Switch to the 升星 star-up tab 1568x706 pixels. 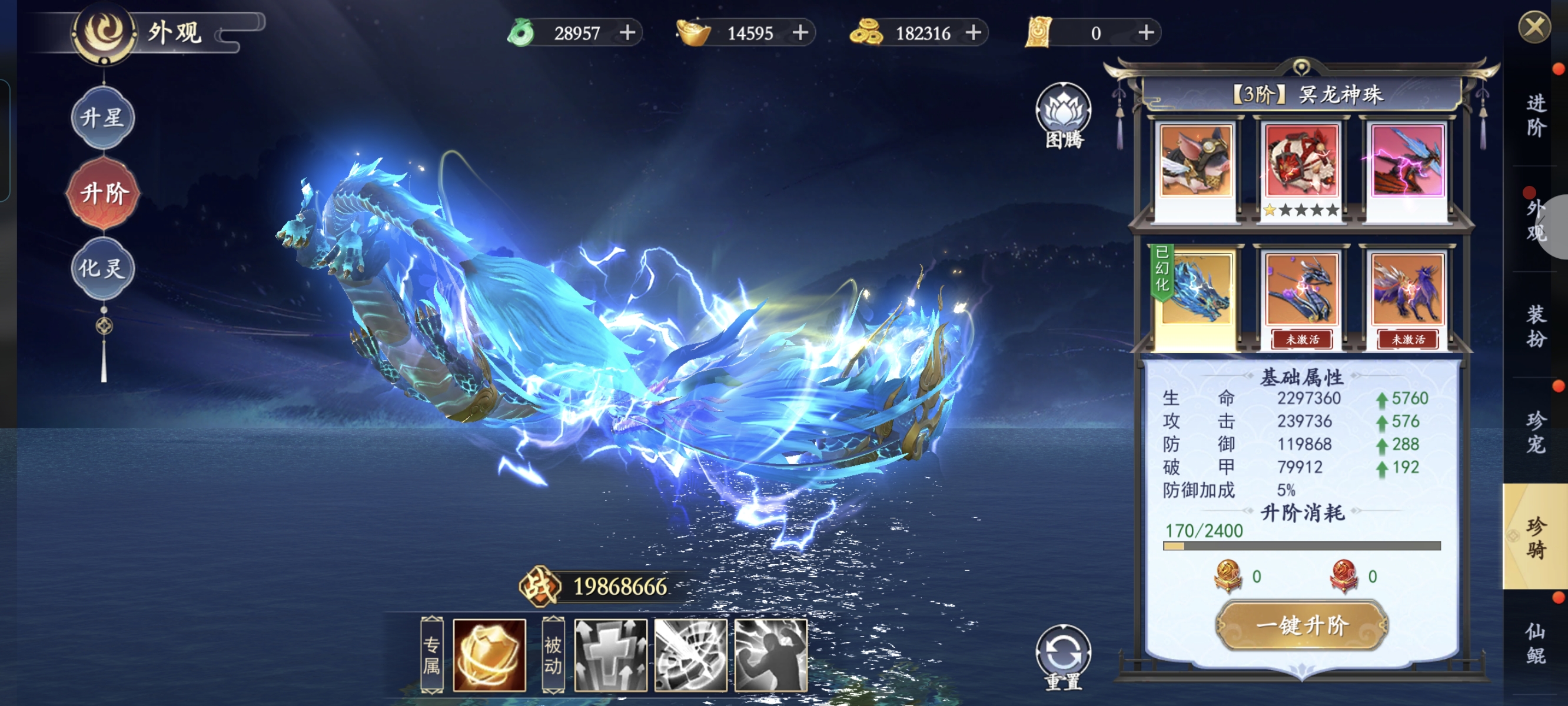click(x=103, y=118)
